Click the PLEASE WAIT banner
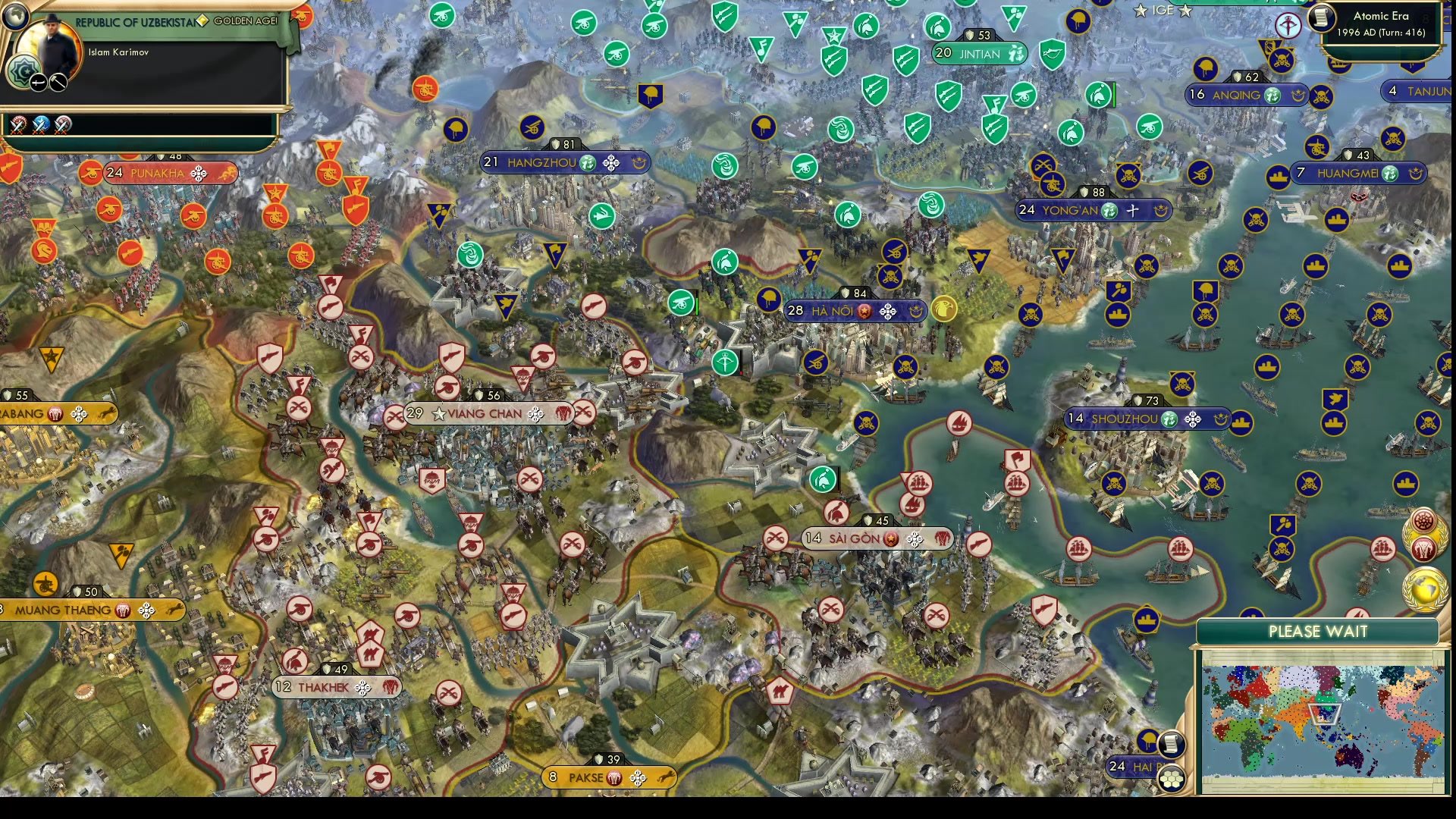Viewport: 1456px width, 819px height. click(1318, 631)
